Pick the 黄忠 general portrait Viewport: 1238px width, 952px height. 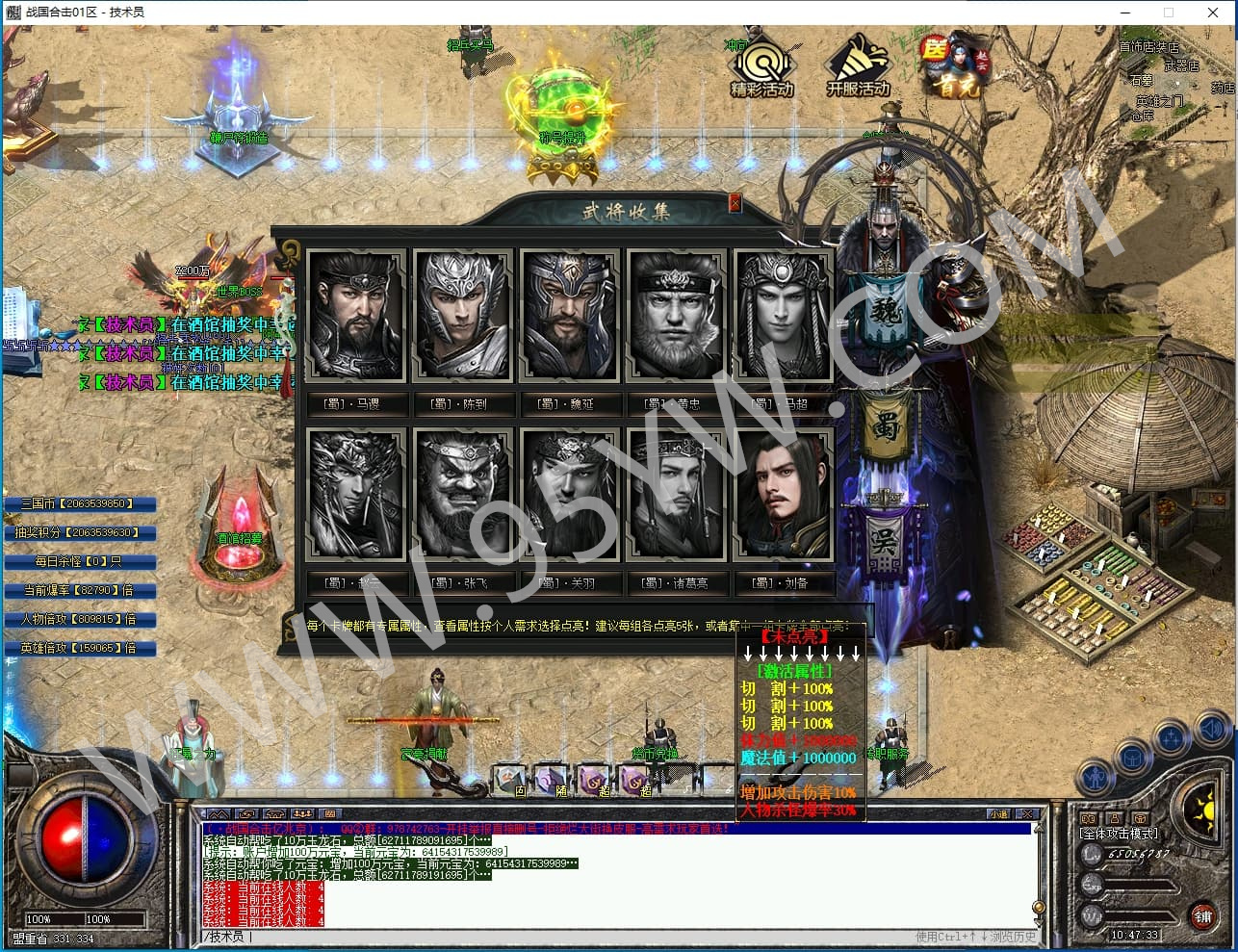pos(676,316)
